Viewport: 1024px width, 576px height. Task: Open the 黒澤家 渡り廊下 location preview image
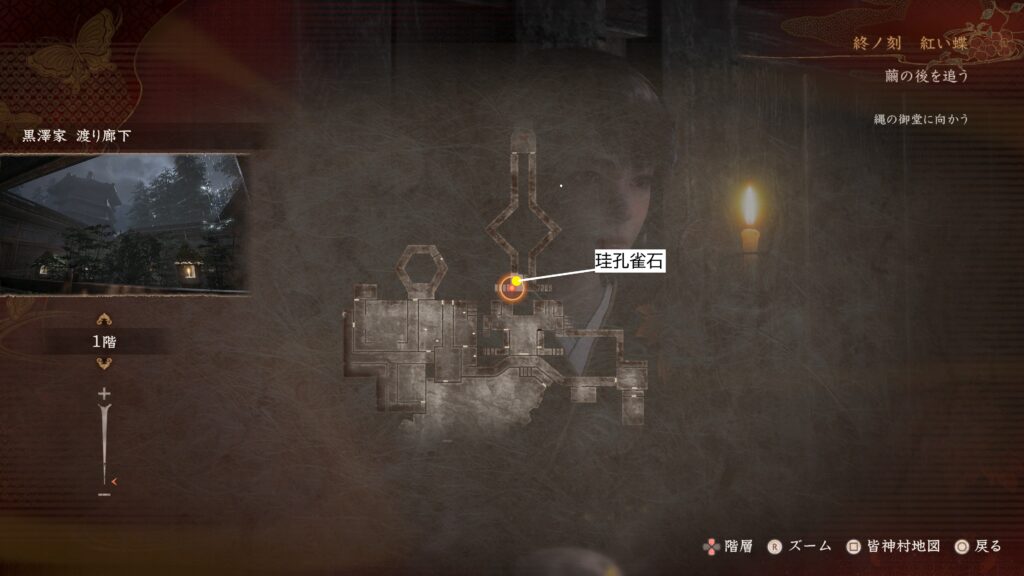coord(124,223)
